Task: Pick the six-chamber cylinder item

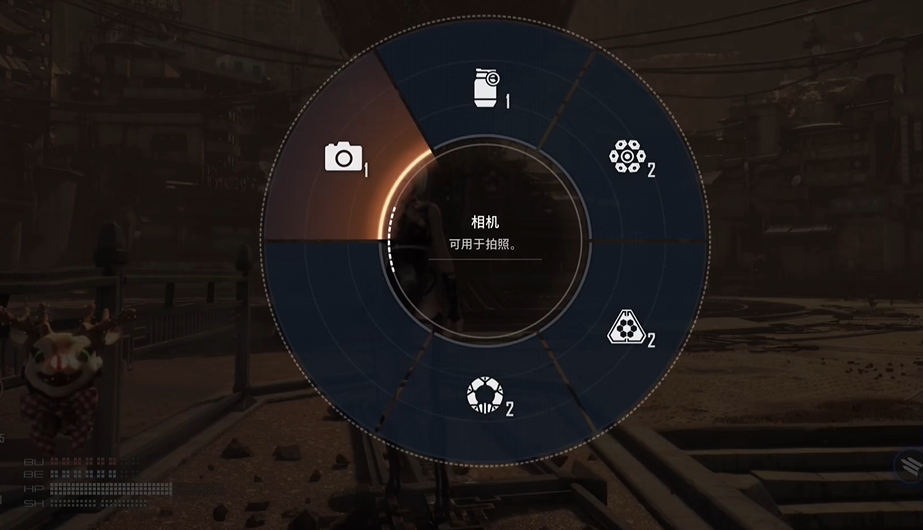Action: click(x=625, y=157)
